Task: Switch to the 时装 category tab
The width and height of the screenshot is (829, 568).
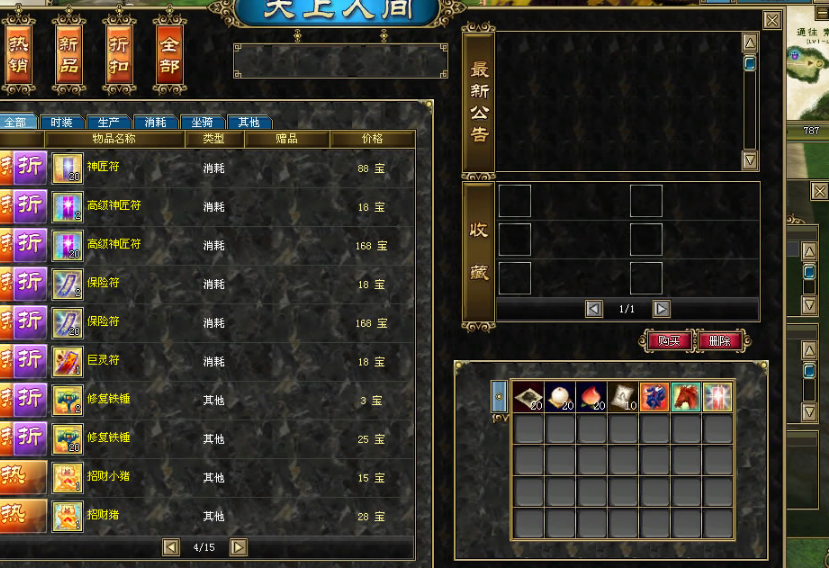Action: [62, 122]
